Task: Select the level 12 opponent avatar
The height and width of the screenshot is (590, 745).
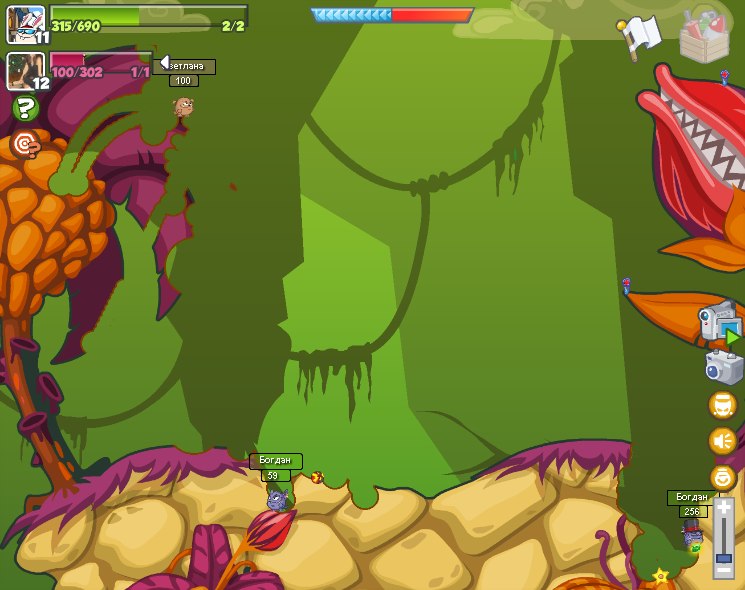Action: click(25, 71)
